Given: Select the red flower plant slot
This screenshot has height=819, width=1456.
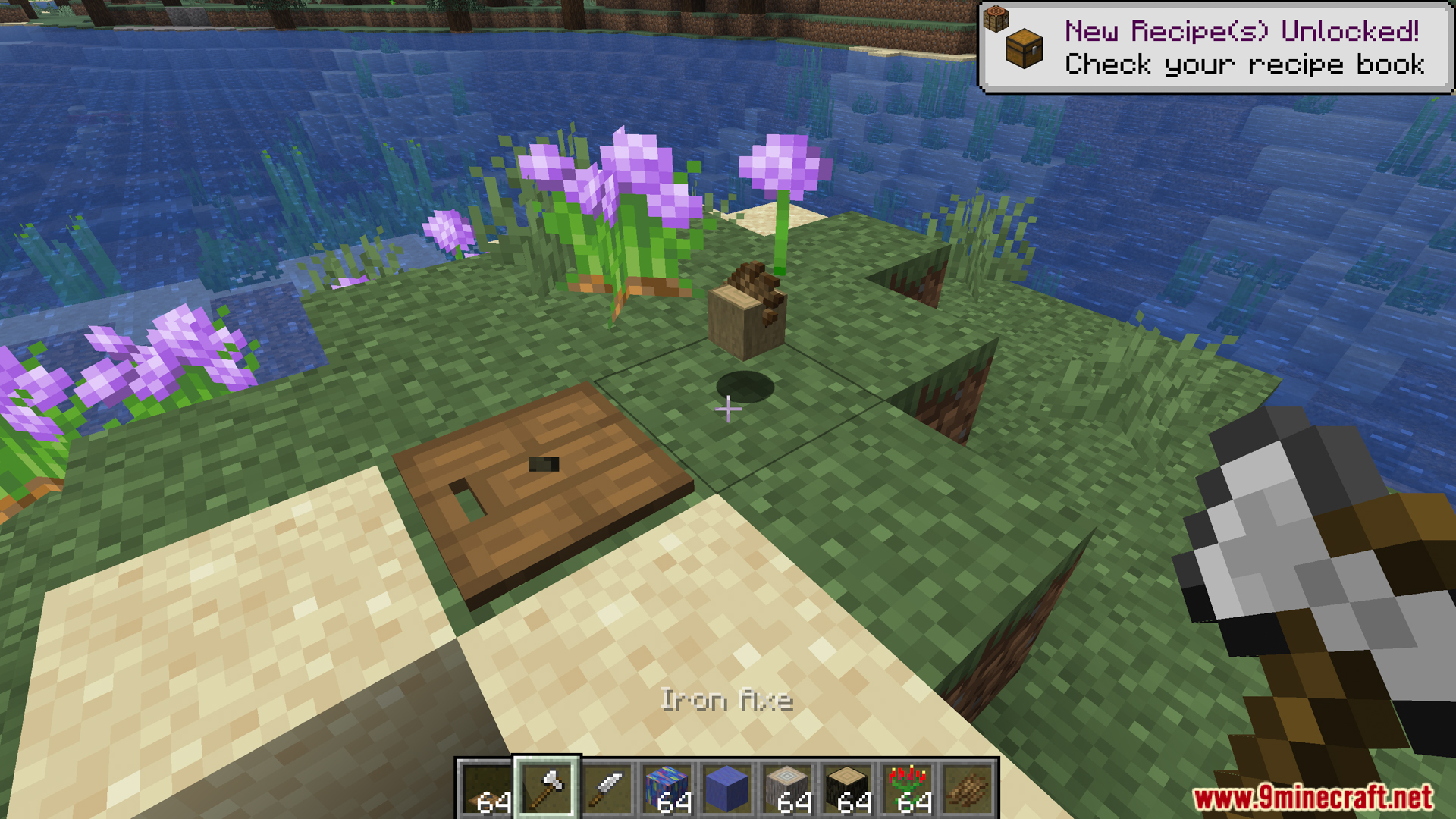Looking at the screenshot, I should (908, 789).
